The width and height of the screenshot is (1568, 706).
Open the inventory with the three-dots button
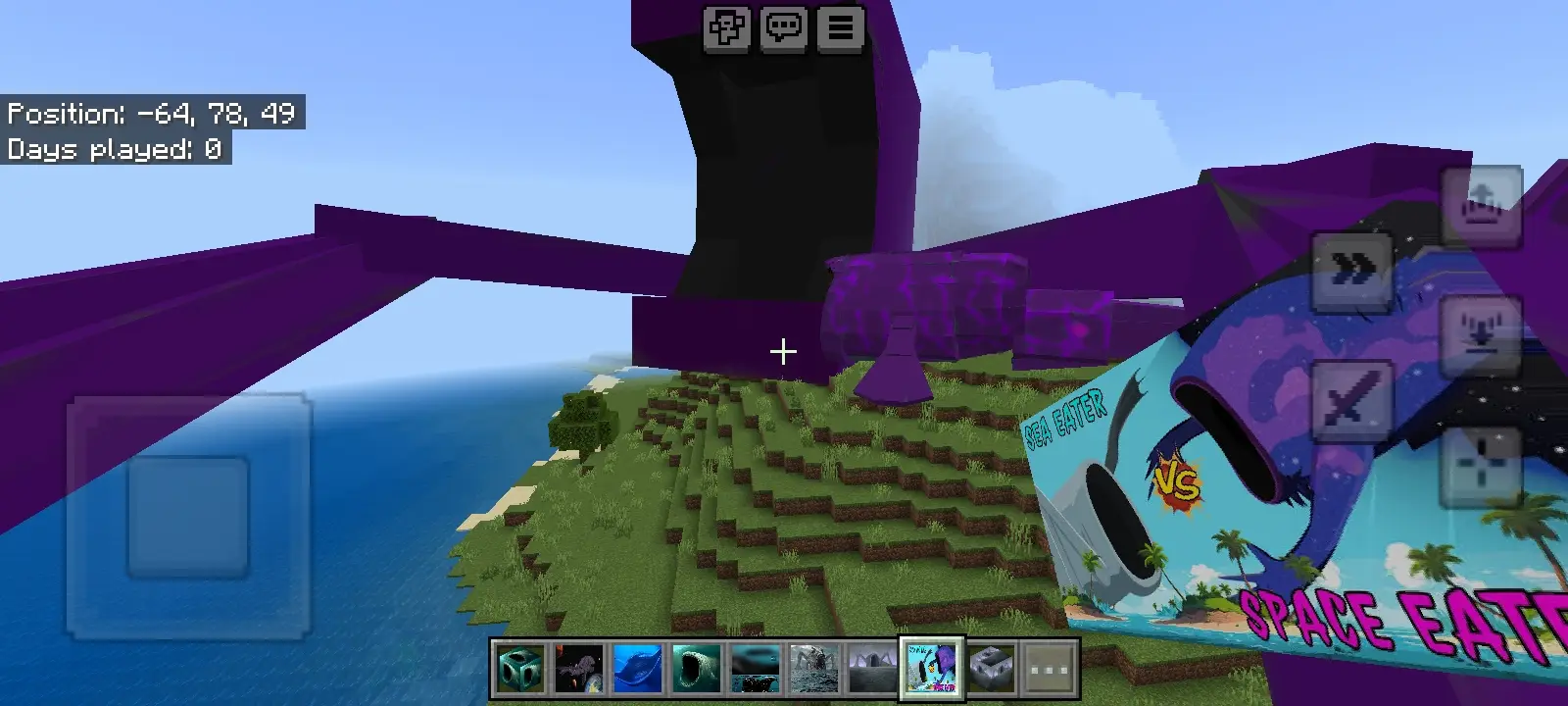coord(1050,669)
